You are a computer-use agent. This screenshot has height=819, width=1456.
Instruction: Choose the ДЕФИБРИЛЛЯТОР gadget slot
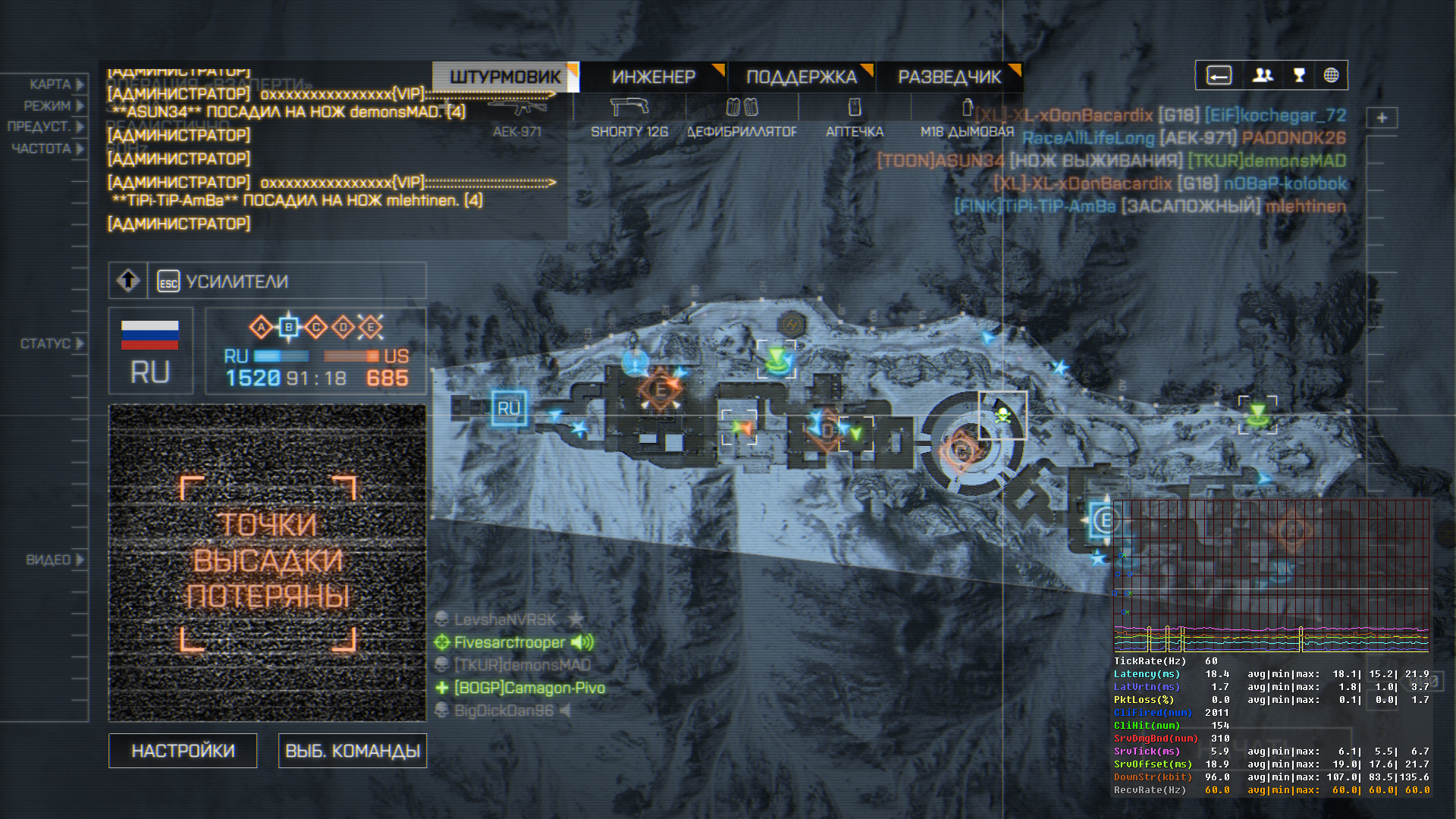pyautogui.click(x=742, y=118)
